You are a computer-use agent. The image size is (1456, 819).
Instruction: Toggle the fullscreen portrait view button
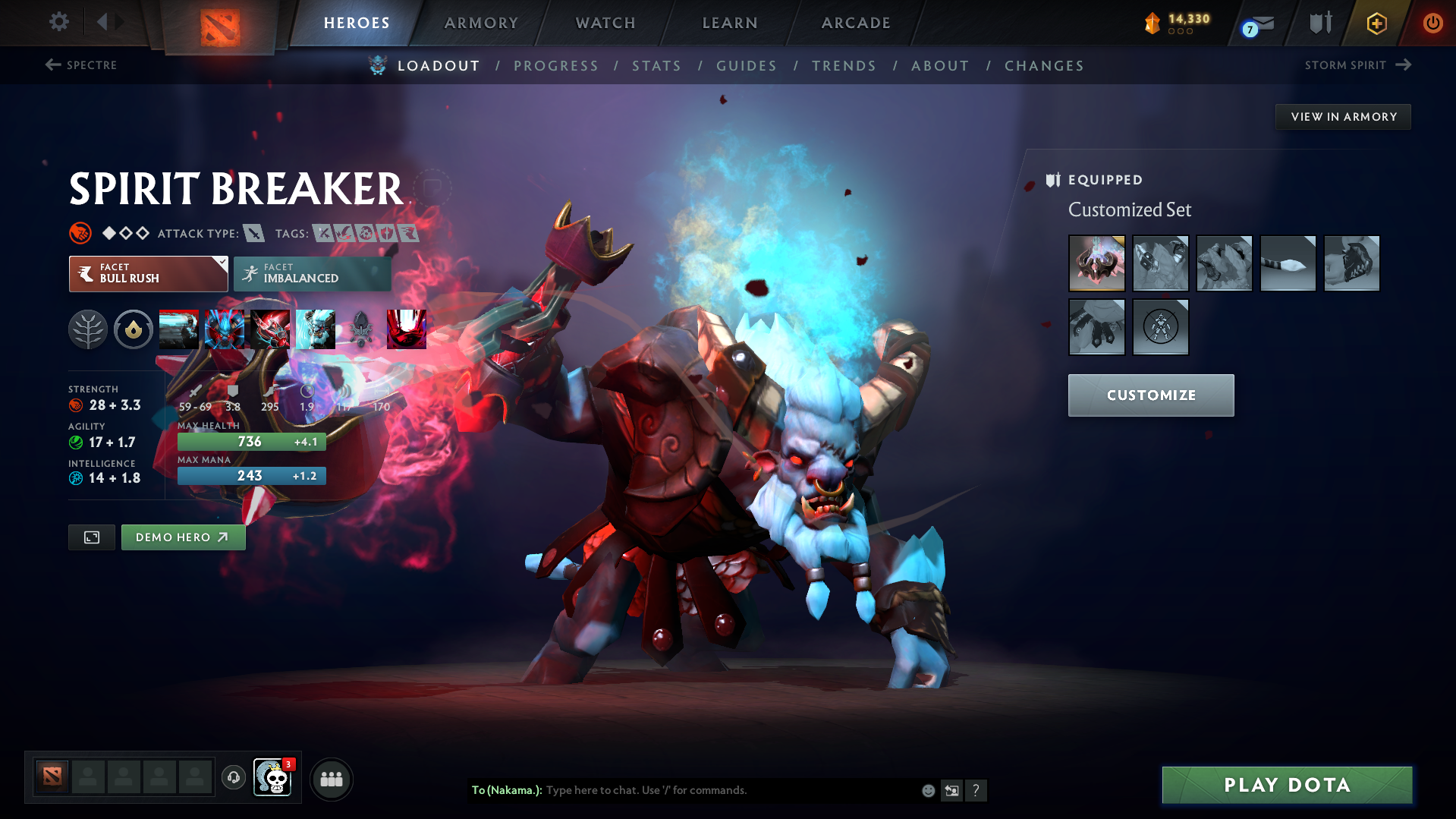pyautogui.click(x=91, y=537)
